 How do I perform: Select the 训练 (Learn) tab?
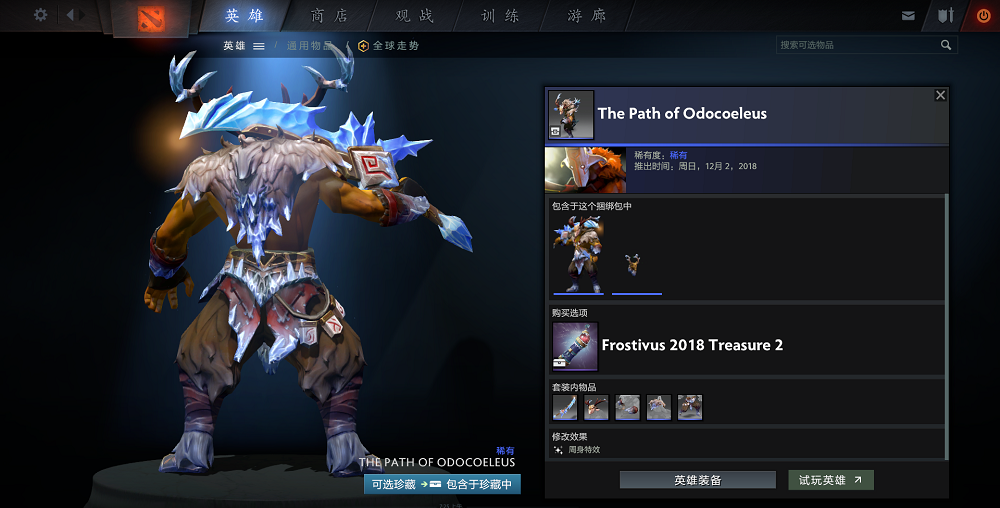coord(500,16)
